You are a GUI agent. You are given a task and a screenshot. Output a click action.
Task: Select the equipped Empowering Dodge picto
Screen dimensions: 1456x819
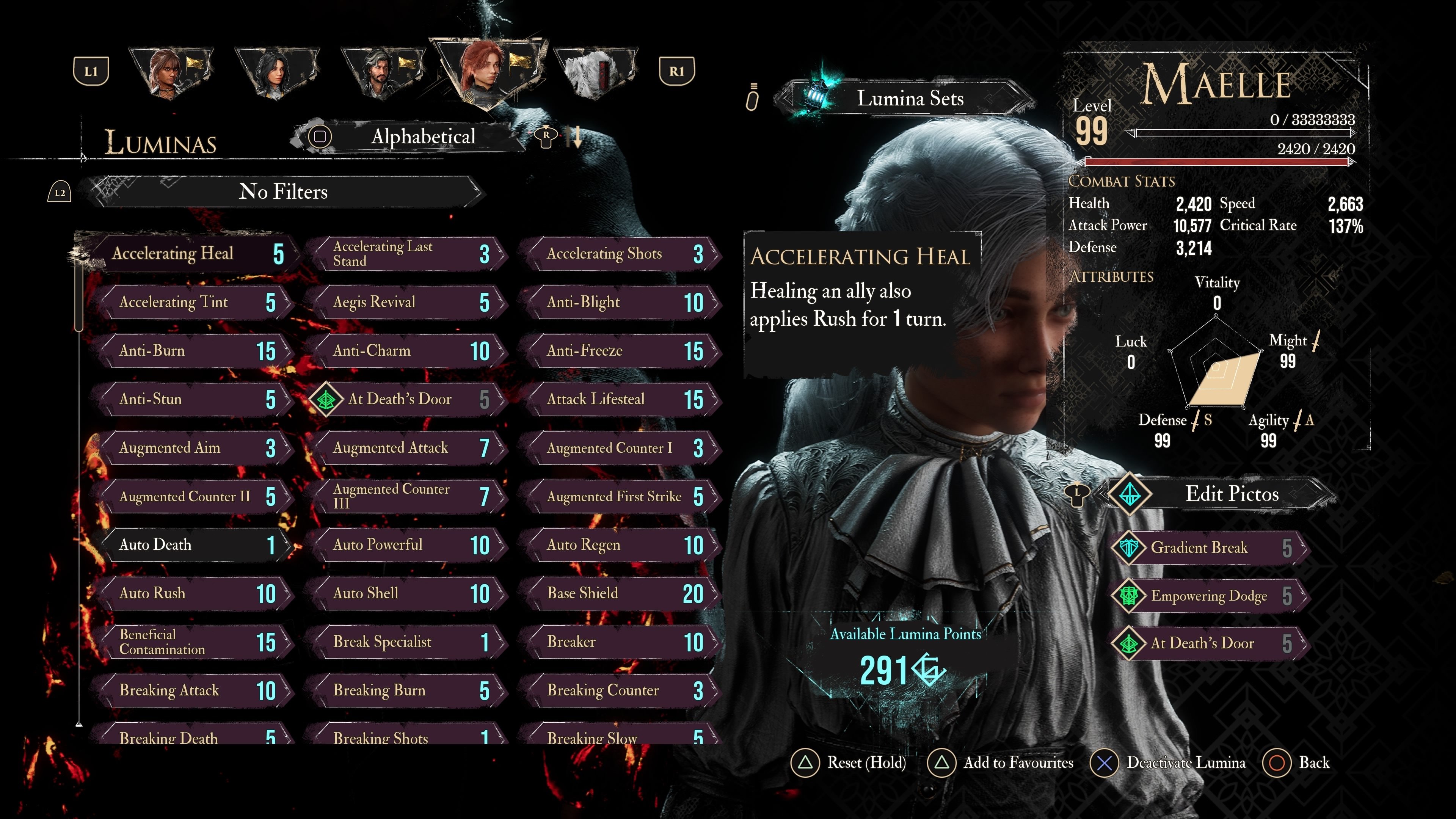pyautogui.click(x=1210, y=596)
